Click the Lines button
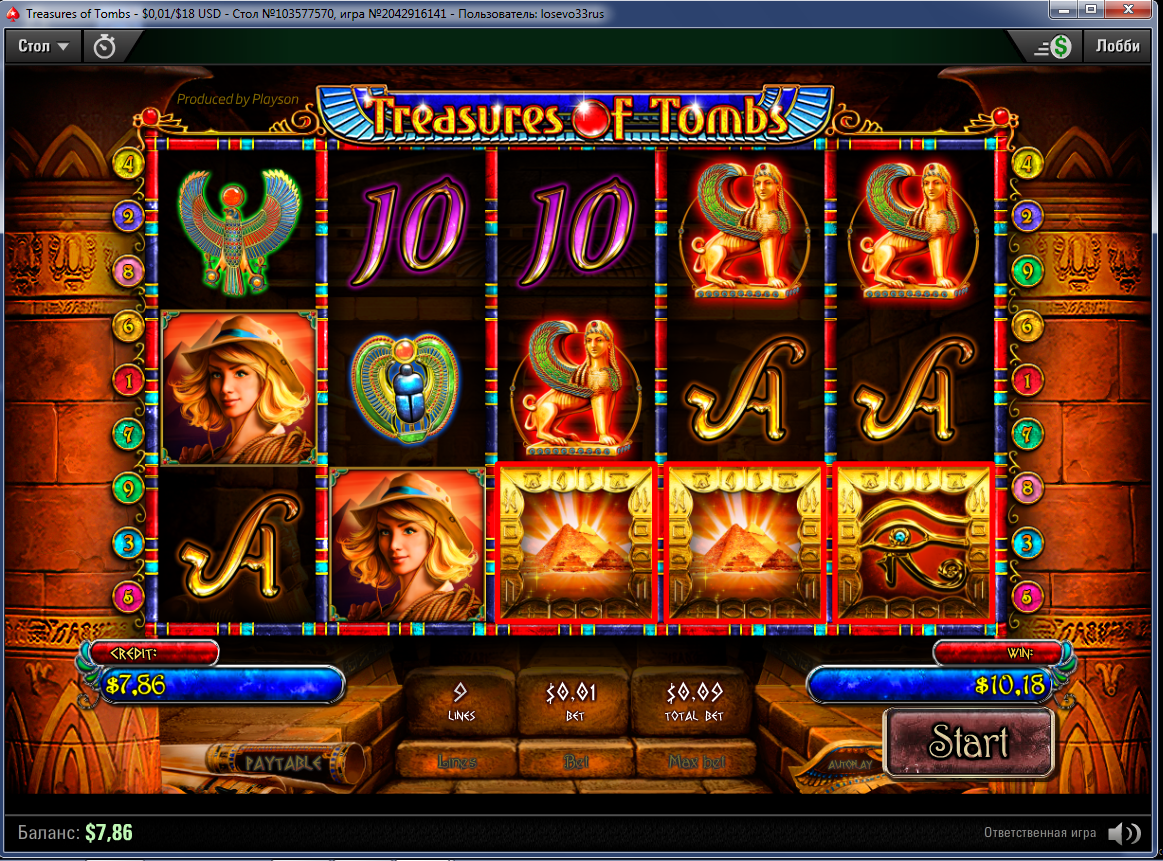Image resolution: width=1163 pixels, height=861 pixels. tap(457, 762)
